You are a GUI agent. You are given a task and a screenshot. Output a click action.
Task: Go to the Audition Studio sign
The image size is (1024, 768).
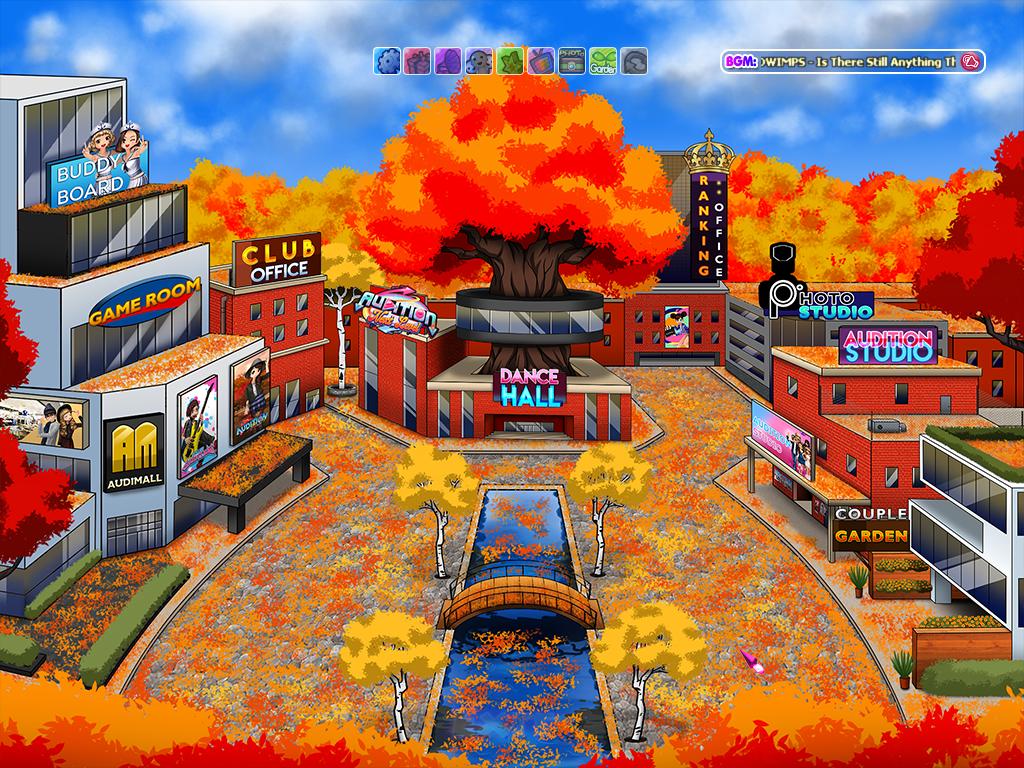pos(887,344)
